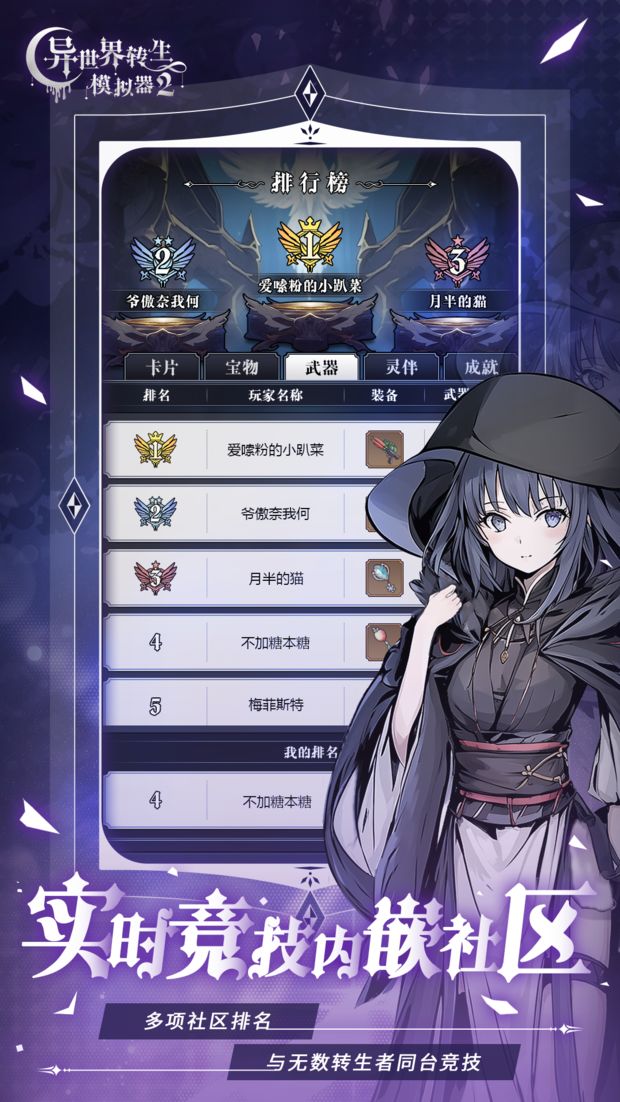
Task: Select the 武器 tab
Action: [319, 367]
